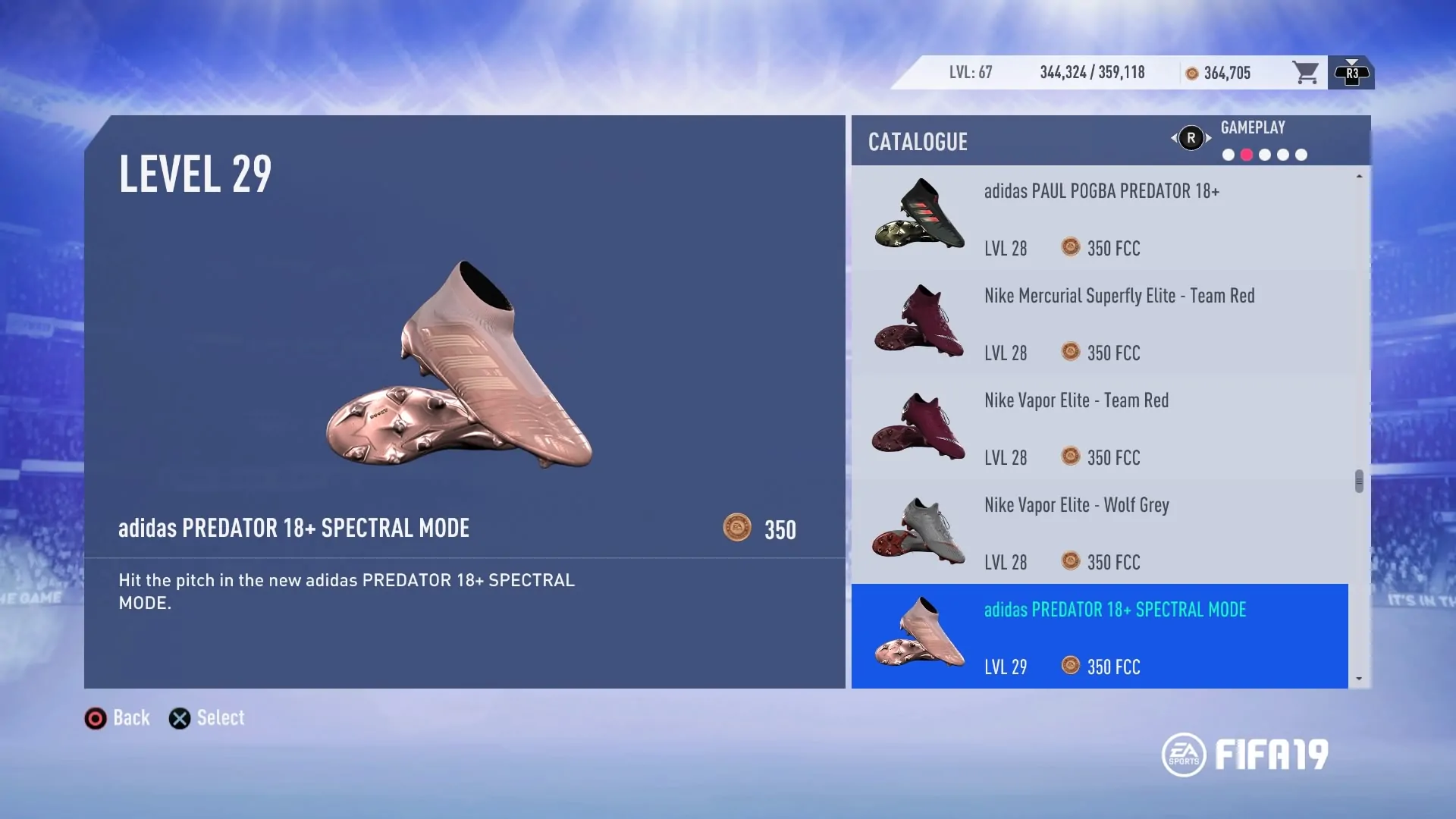1456x819 pixels.
Task: Click the XP progress value 344,324 / 359,118
Action: [x=1092, y=72]
